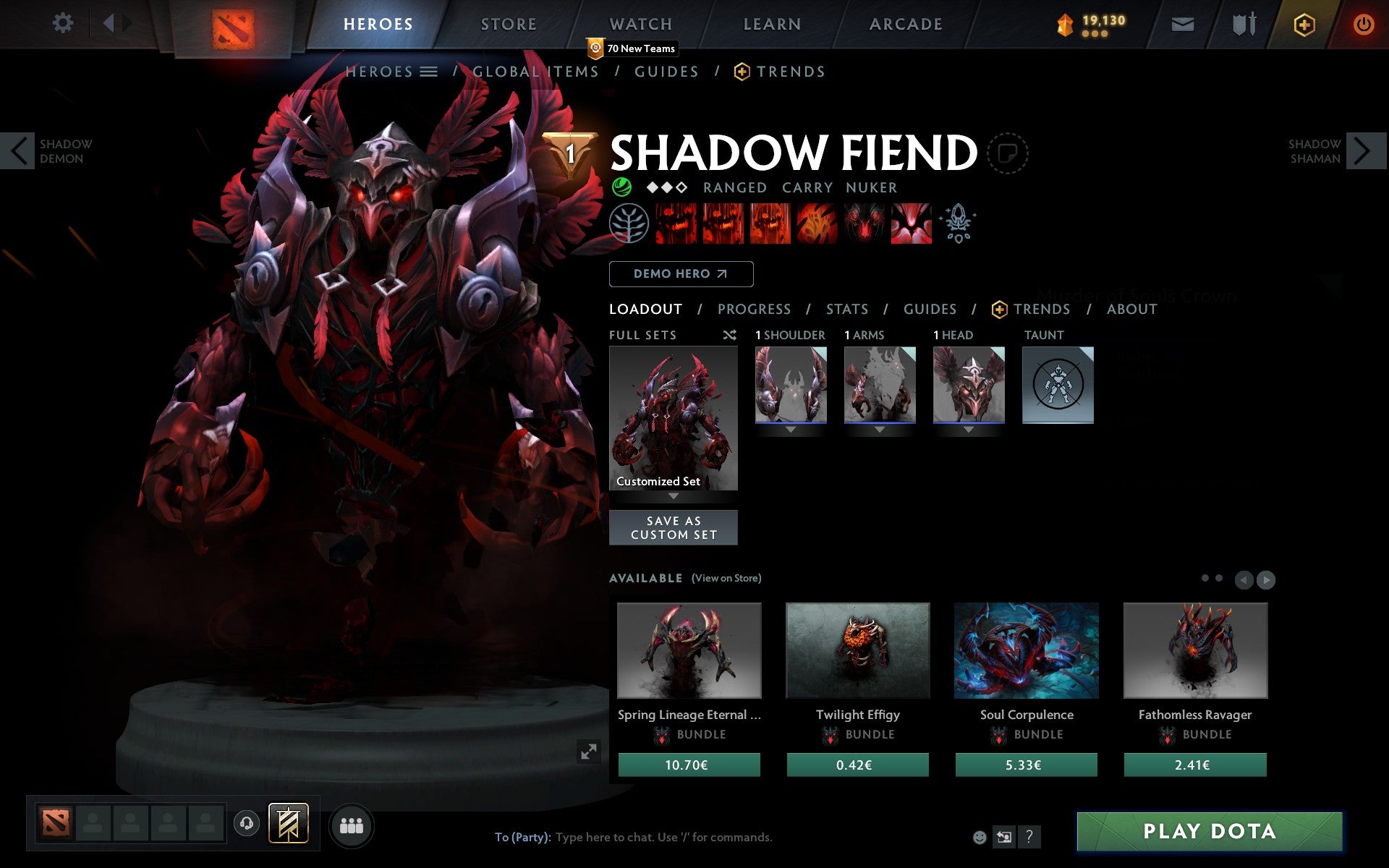Open the Heroes hamburger menu
Screen dimensions: 1389x868
430,72
